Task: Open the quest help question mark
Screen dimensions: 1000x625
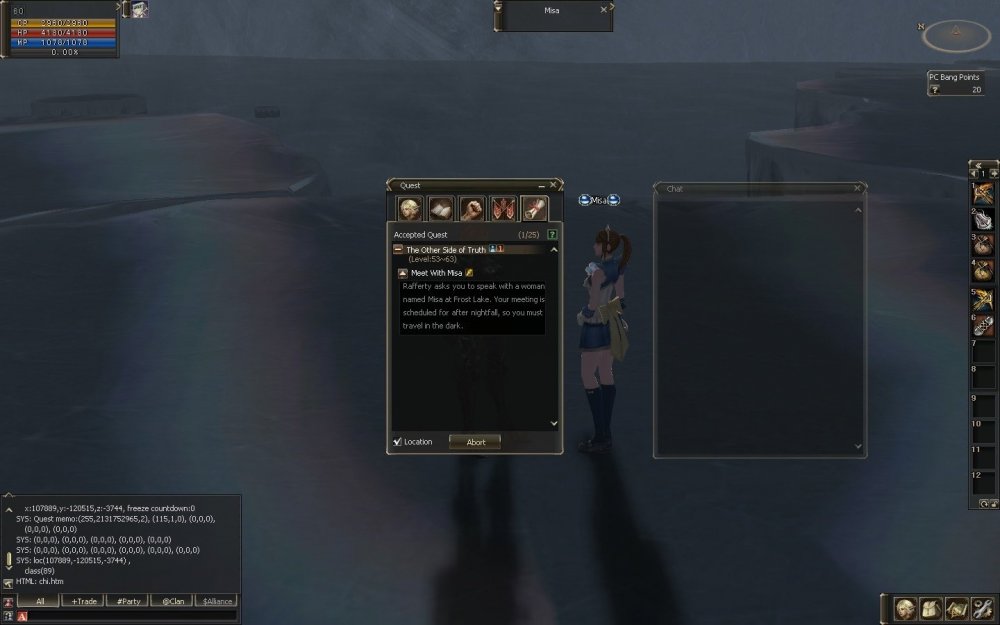Action: pos(552,234)
